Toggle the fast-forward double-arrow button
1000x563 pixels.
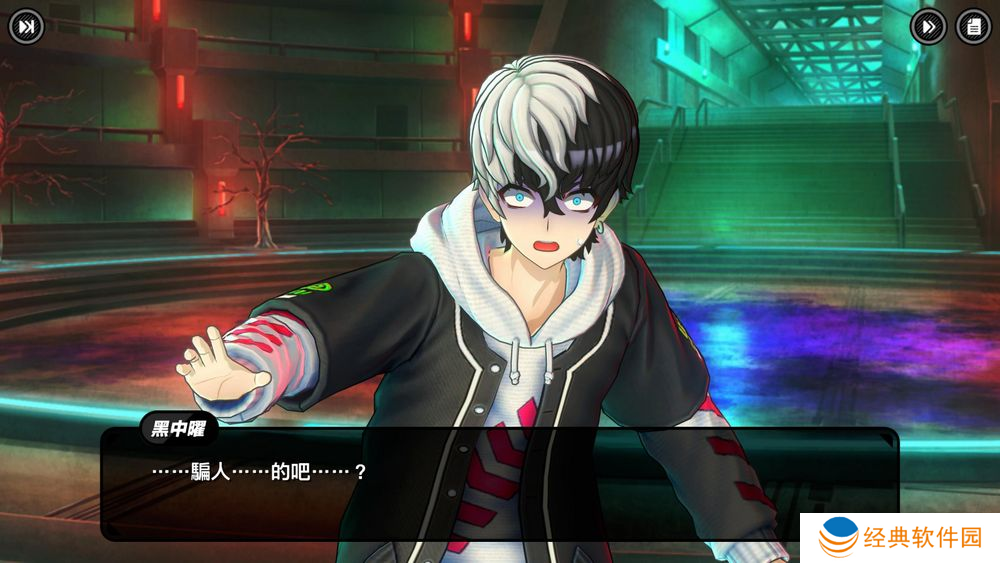coord(928,27)
